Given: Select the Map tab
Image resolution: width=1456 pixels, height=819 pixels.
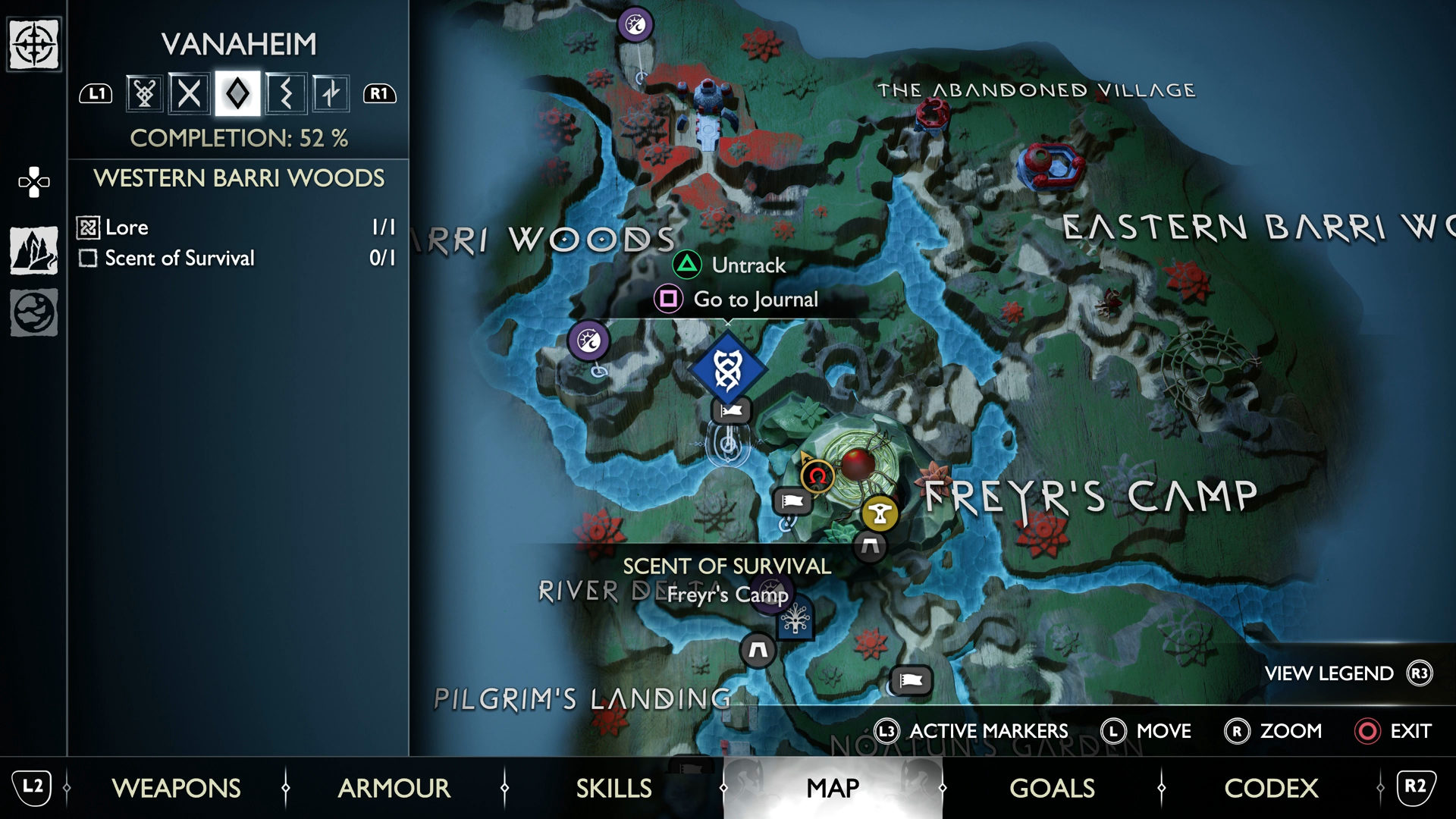Looking at the screenshot, I should tap(833, 788).
